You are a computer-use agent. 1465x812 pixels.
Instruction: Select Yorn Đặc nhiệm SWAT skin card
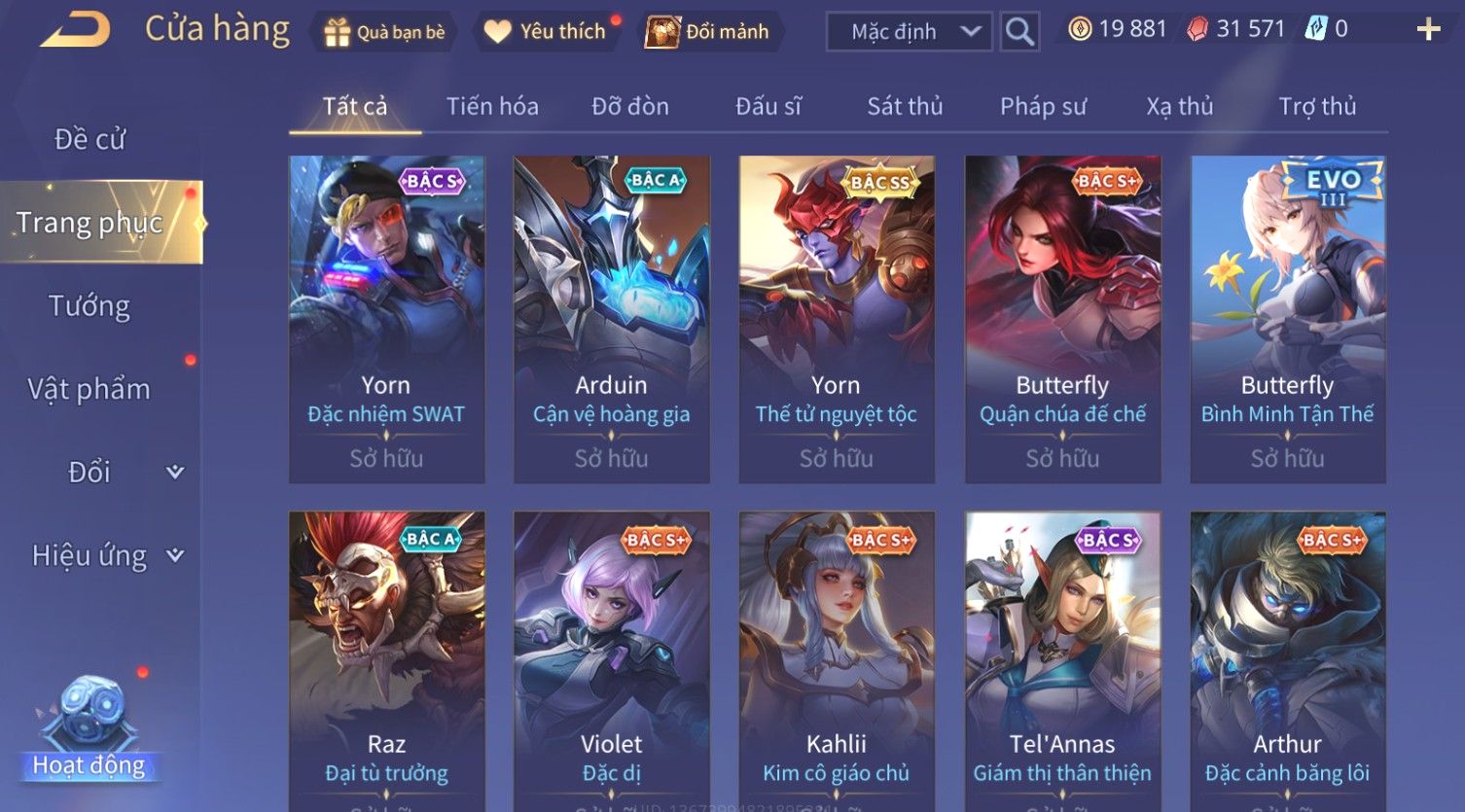click(386, 319)
